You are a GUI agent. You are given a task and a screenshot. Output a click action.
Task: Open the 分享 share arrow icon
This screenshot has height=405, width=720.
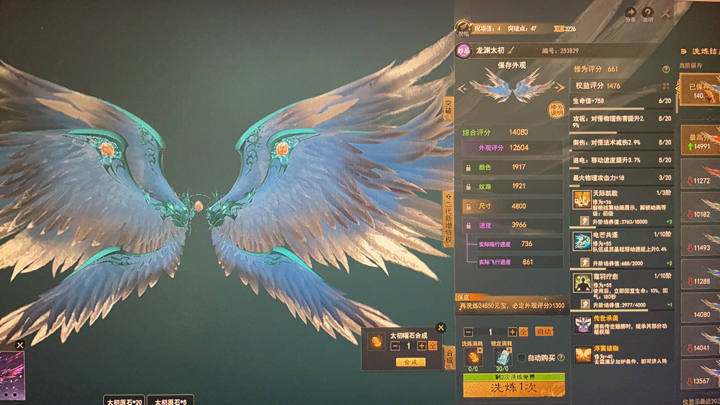629,14
